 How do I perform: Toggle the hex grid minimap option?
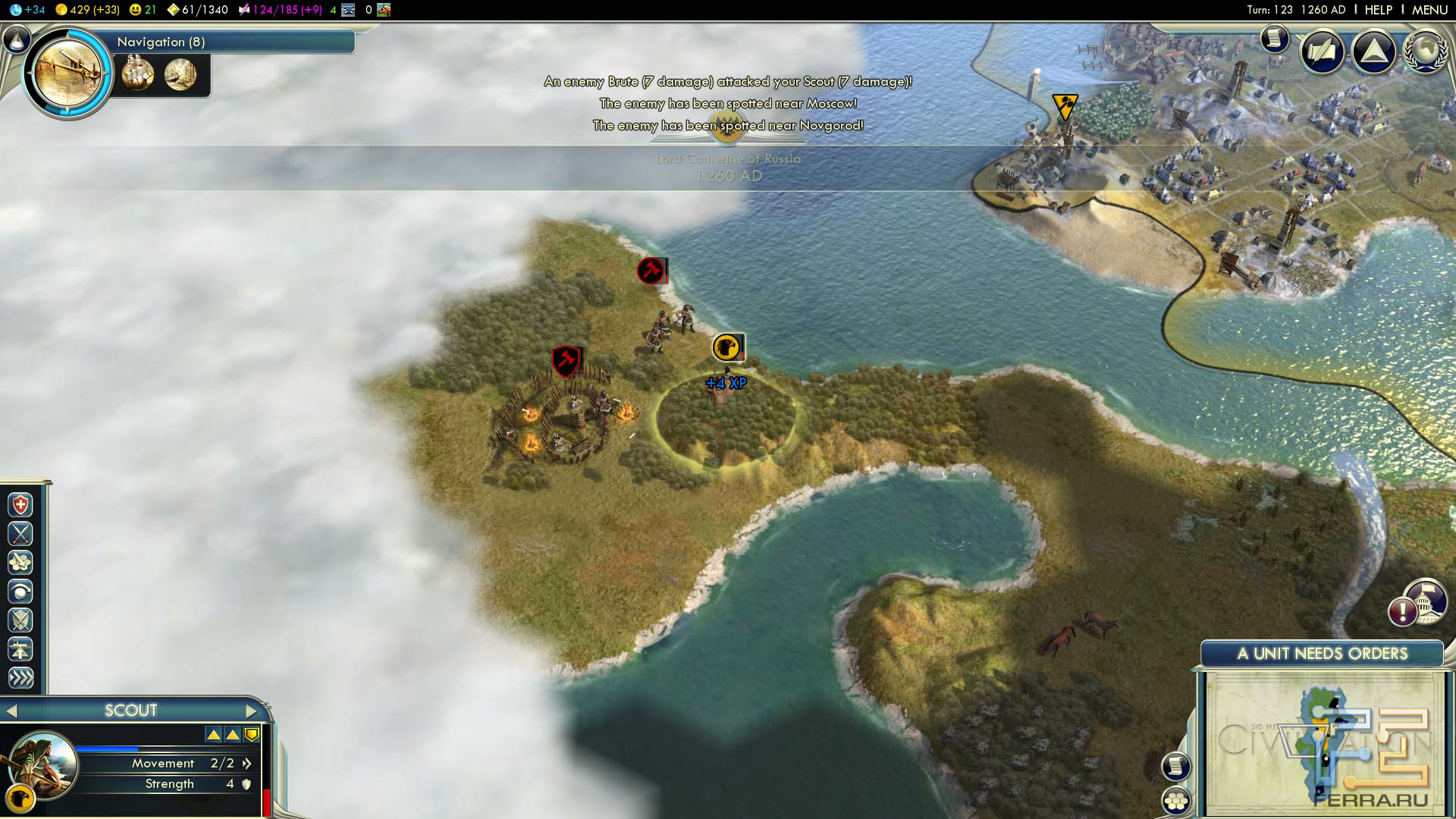[1176, 801]
